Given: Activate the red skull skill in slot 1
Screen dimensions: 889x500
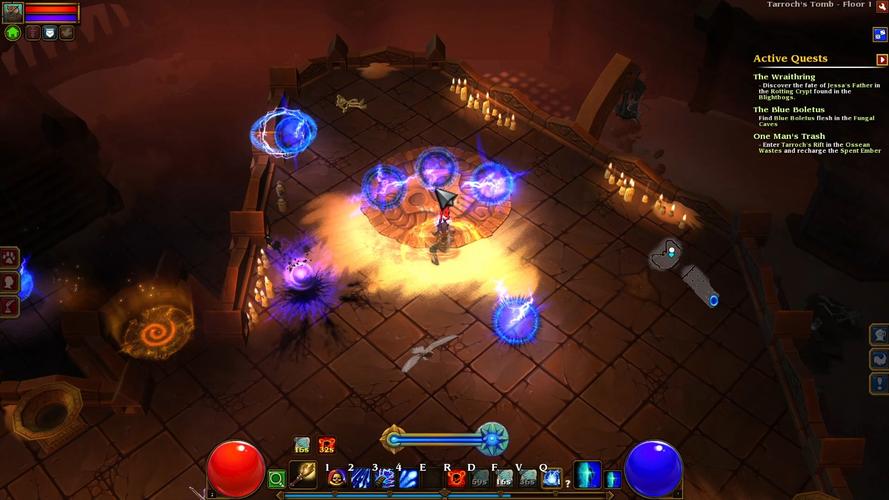Looking at the screenshot, I should point(336,478).
